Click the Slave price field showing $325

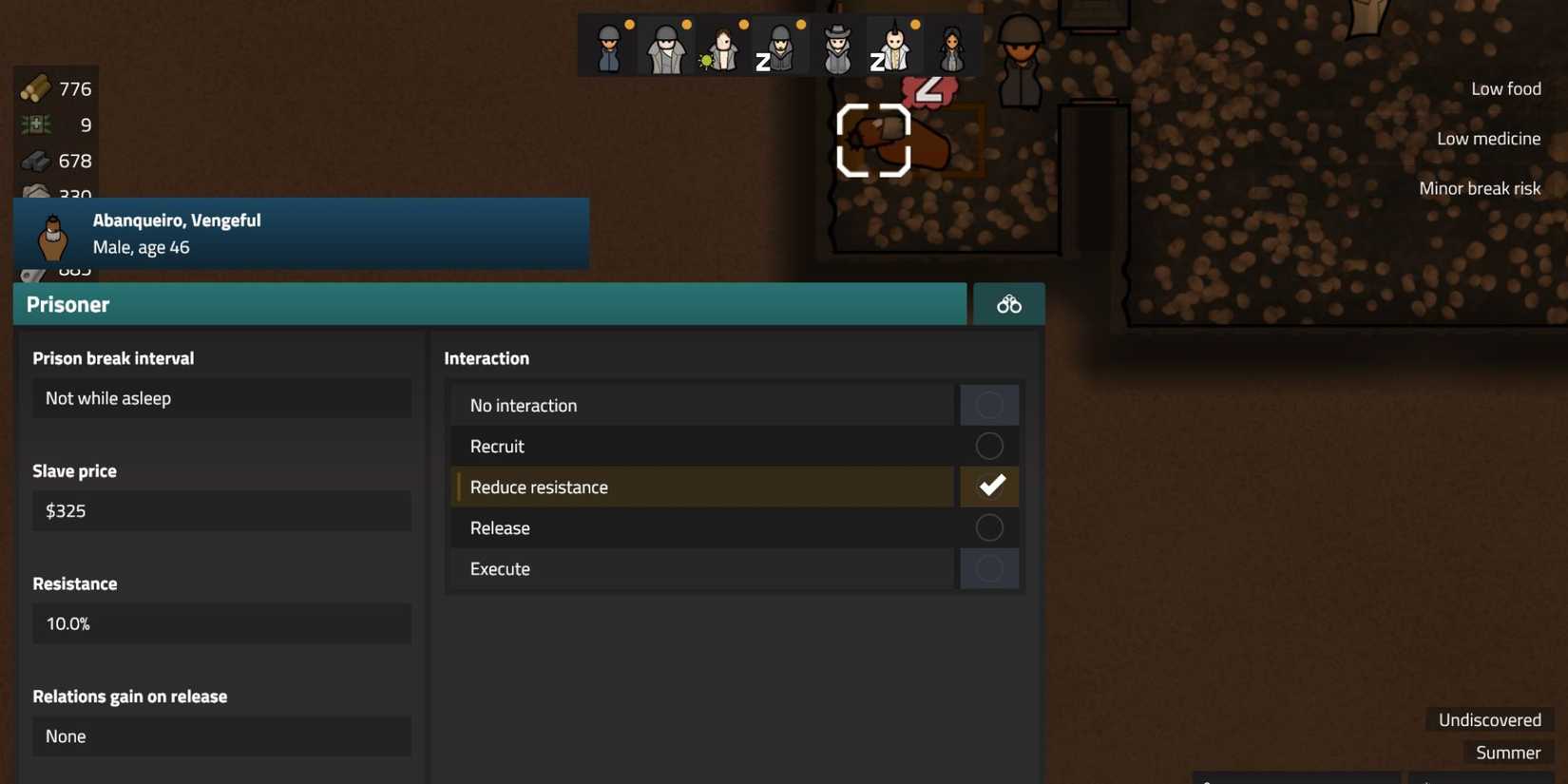tap(221, 510)
